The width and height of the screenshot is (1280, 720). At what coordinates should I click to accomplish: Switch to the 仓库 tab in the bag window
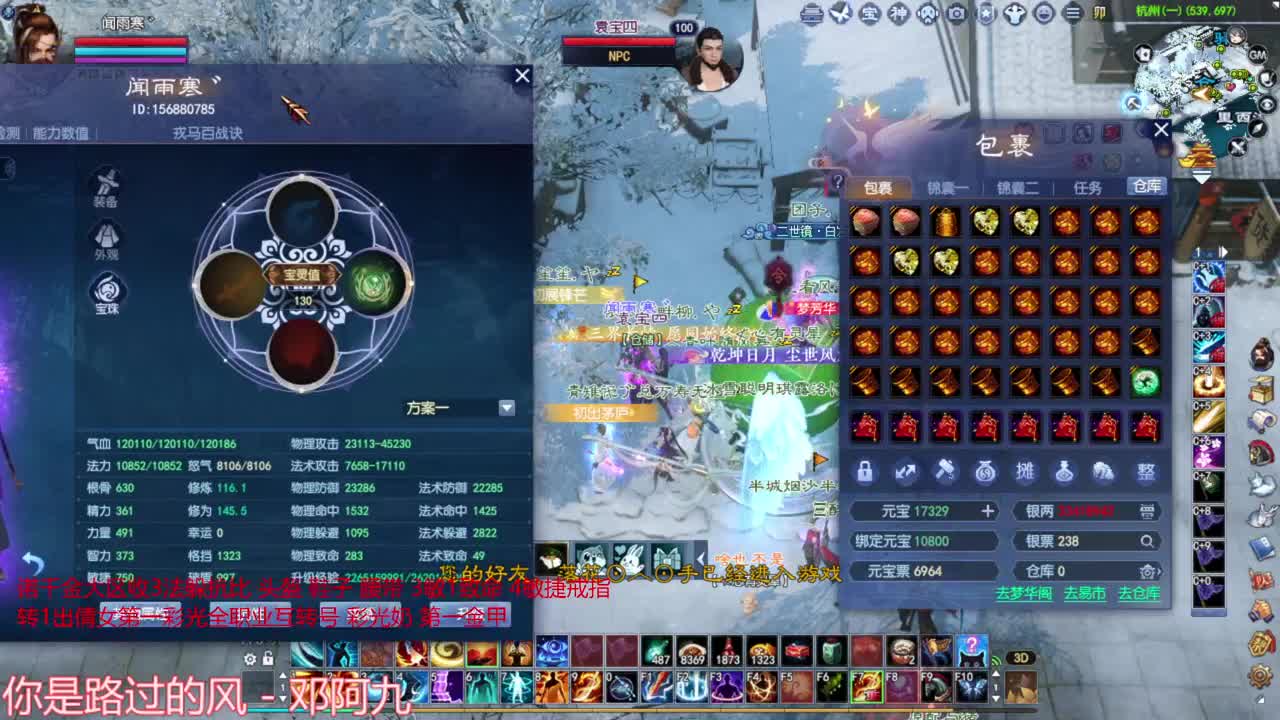pos(1146,186)
